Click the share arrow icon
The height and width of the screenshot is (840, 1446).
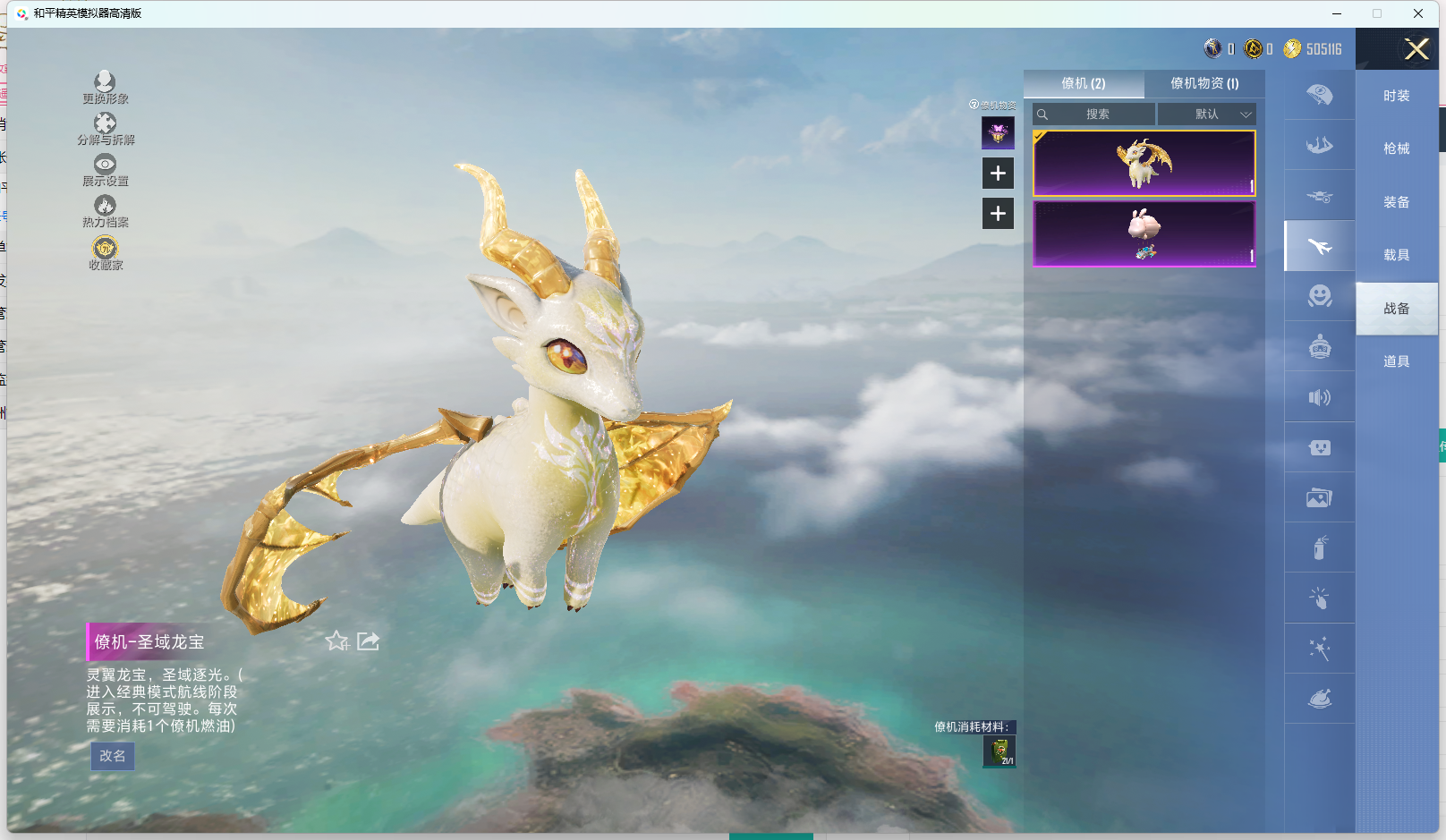(x=368, y=641)
